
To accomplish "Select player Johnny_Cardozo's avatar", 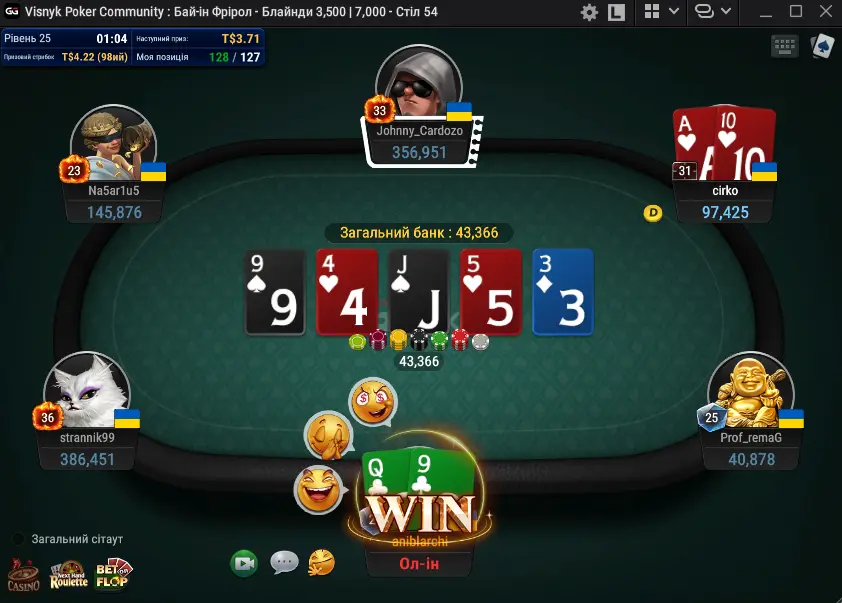I will (x=418, y=86).
